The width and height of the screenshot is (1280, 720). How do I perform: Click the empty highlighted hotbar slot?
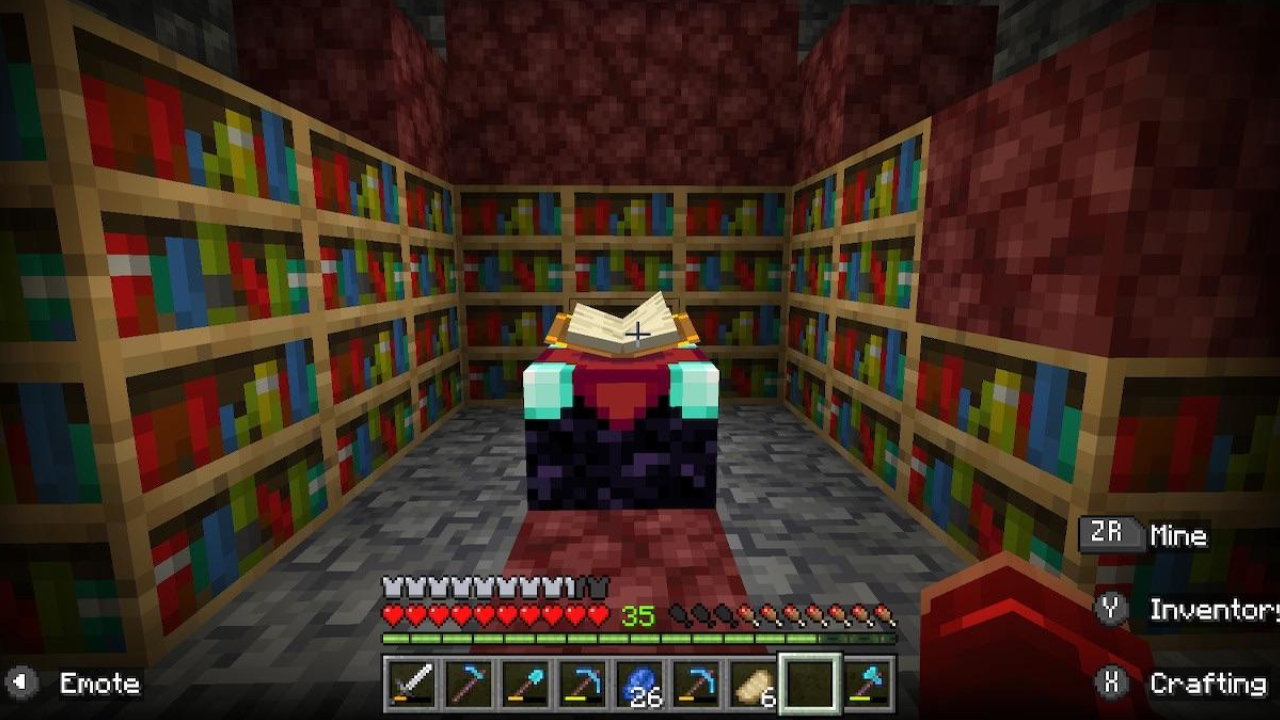(810, 684)
